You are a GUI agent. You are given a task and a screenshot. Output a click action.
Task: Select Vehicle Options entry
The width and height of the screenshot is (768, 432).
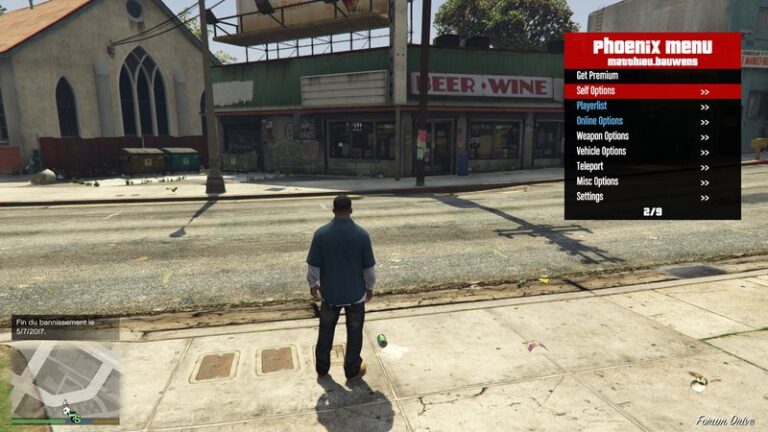[652, 151]
